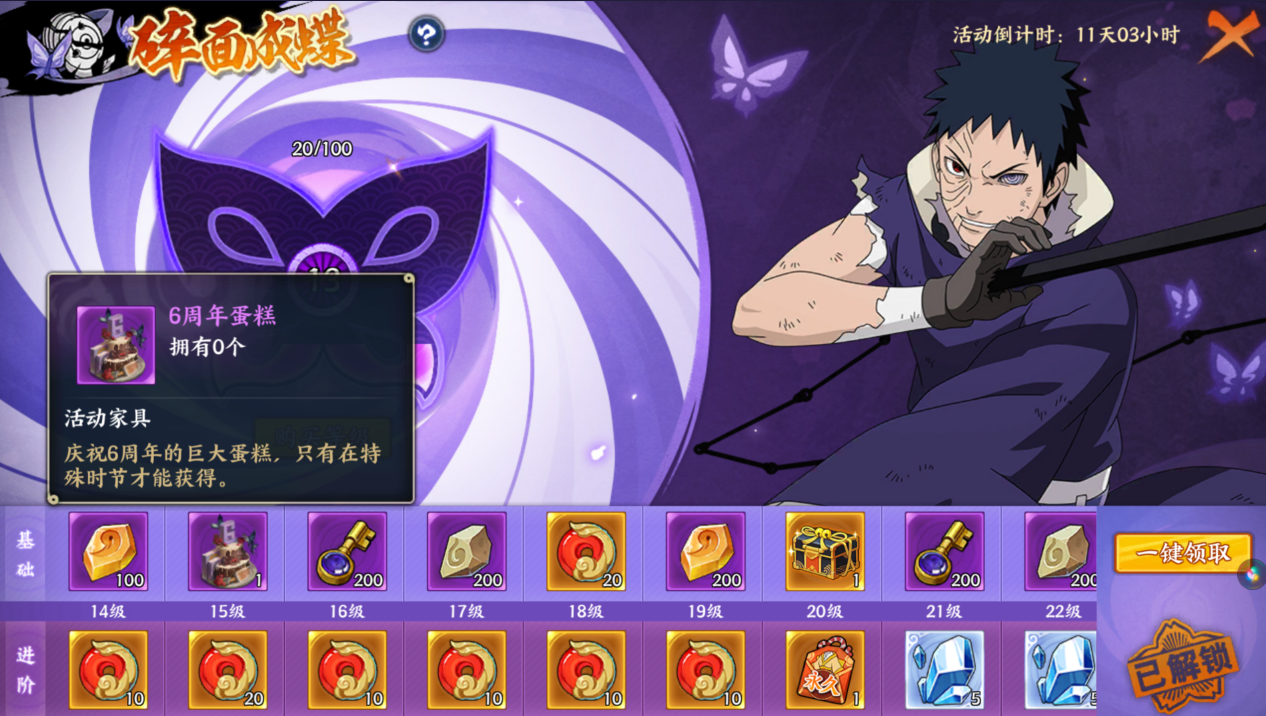Select the level 14 basic gold fragment reward
1266x716 pixels.
[108, 551]
